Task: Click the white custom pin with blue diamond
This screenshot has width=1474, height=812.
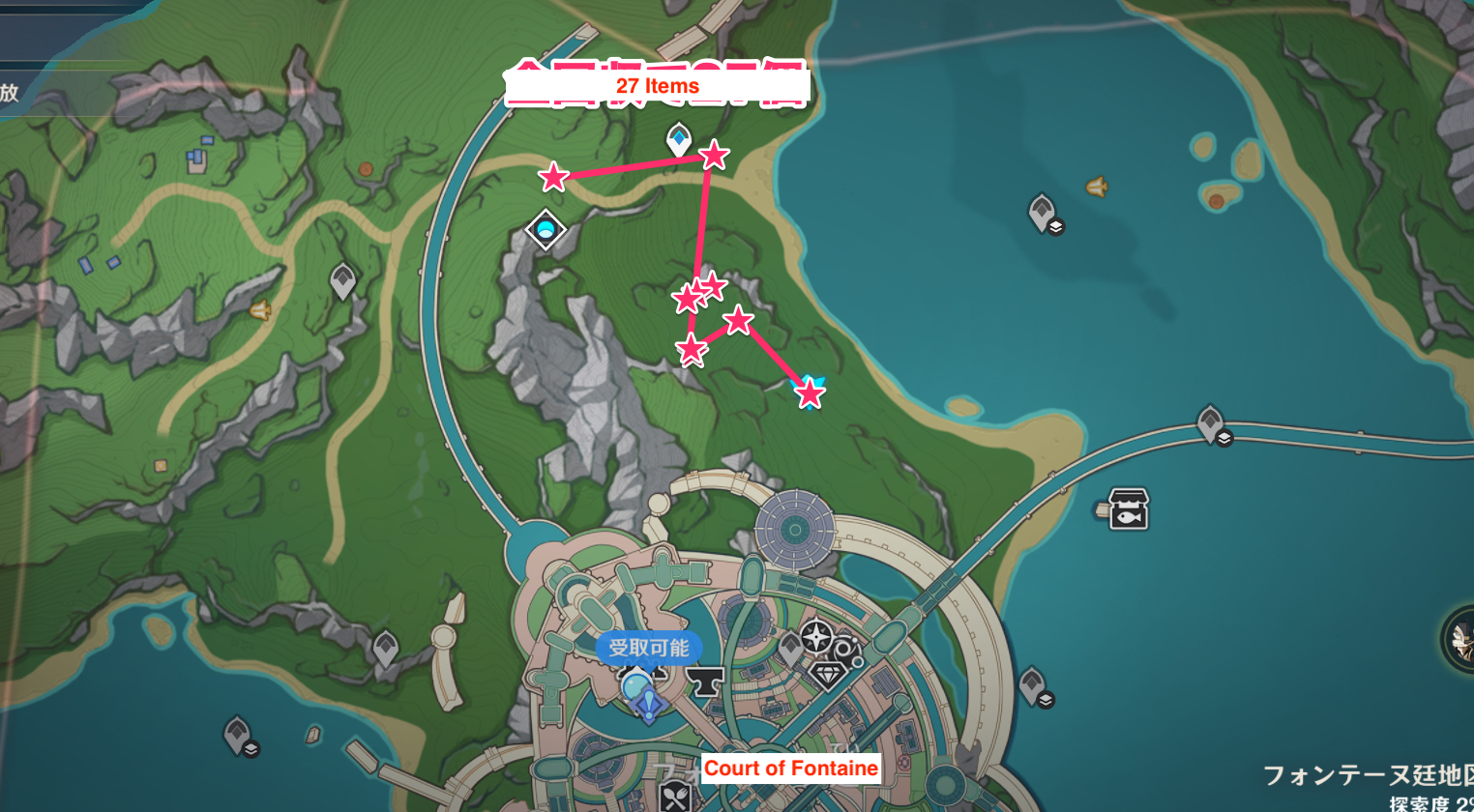Action: pos(679,140)
